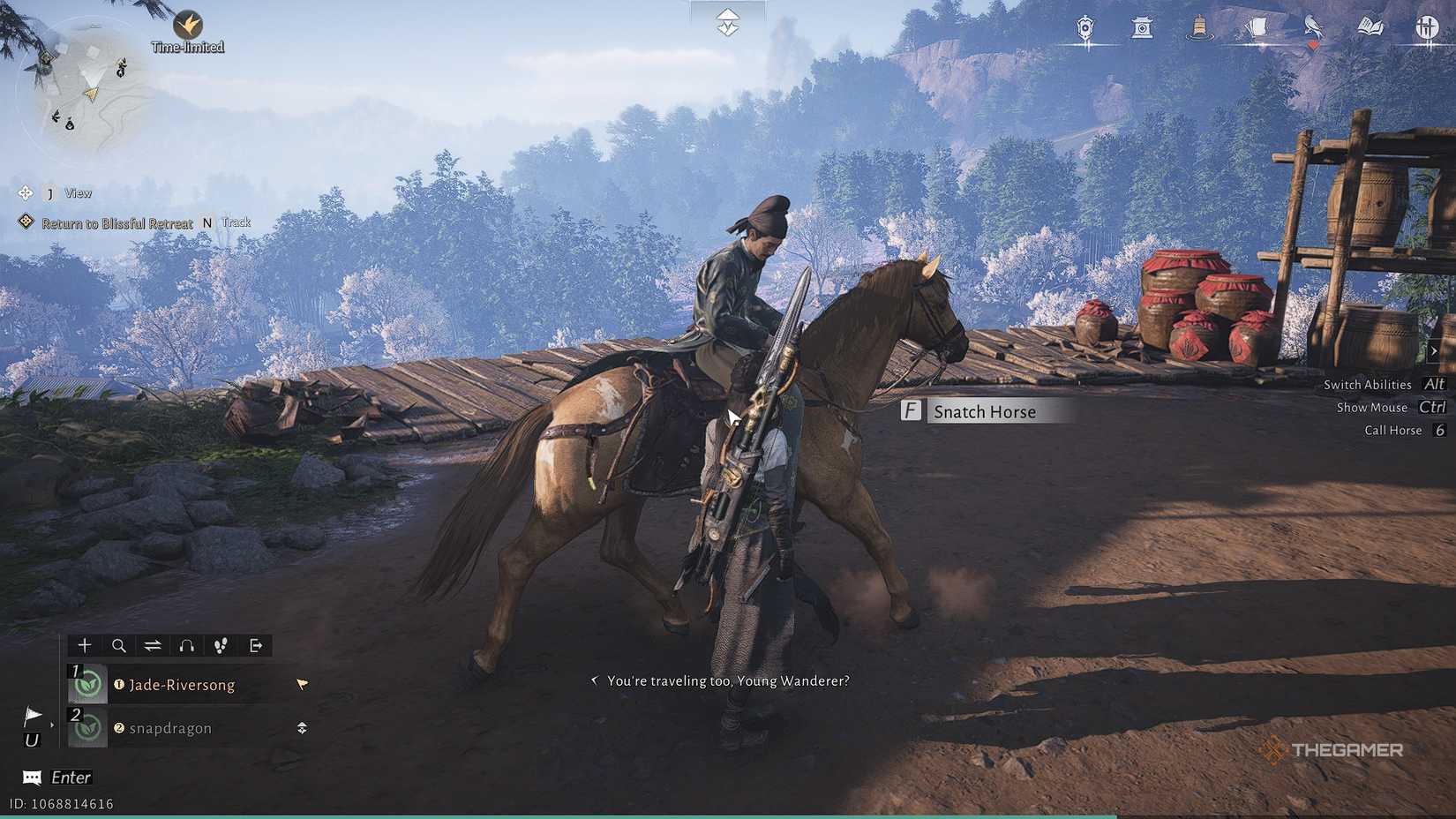Check the falcon icon with red notification
Screen dimensions: 1456x819
(x=1314, y=27)
